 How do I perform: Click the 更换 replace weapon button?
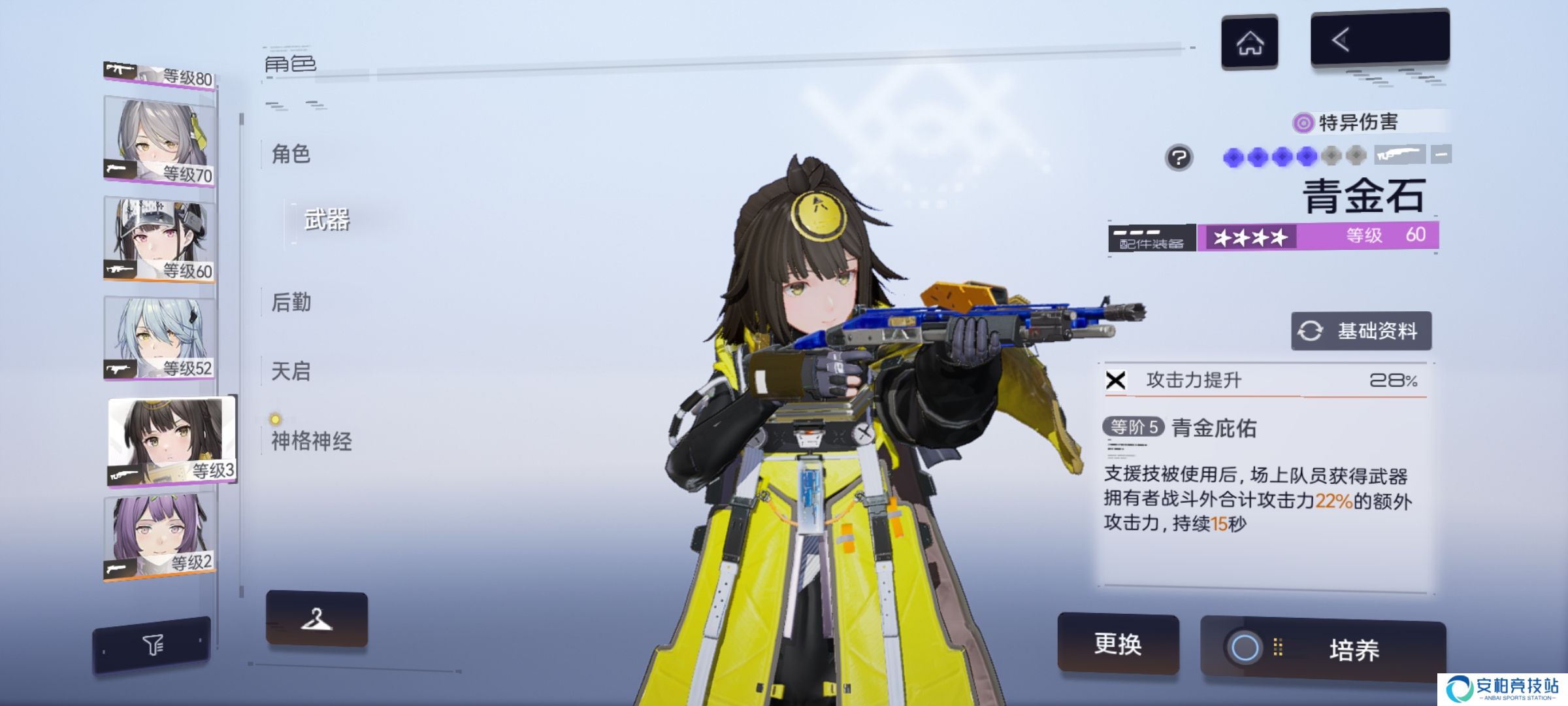(1118, 644)
